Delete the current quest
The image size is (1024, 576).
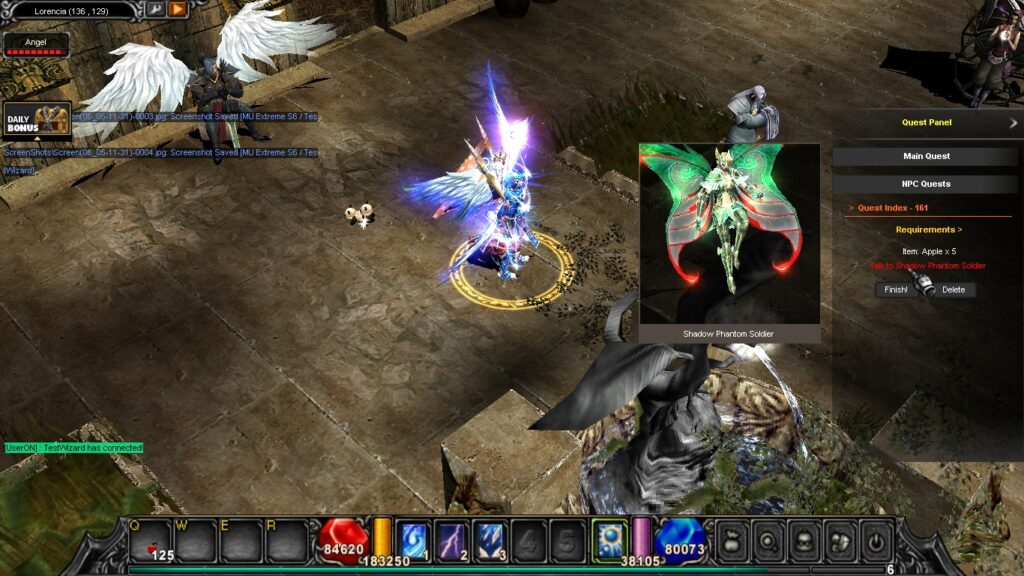pyautogui.click(x=953, y=290)
